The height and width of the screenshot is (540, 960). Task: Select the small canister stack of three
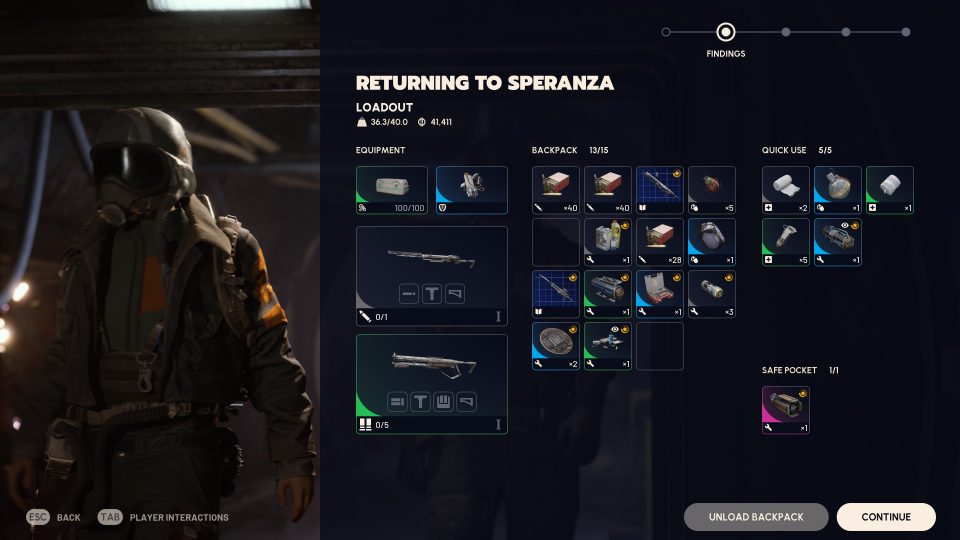click(711, 294)
